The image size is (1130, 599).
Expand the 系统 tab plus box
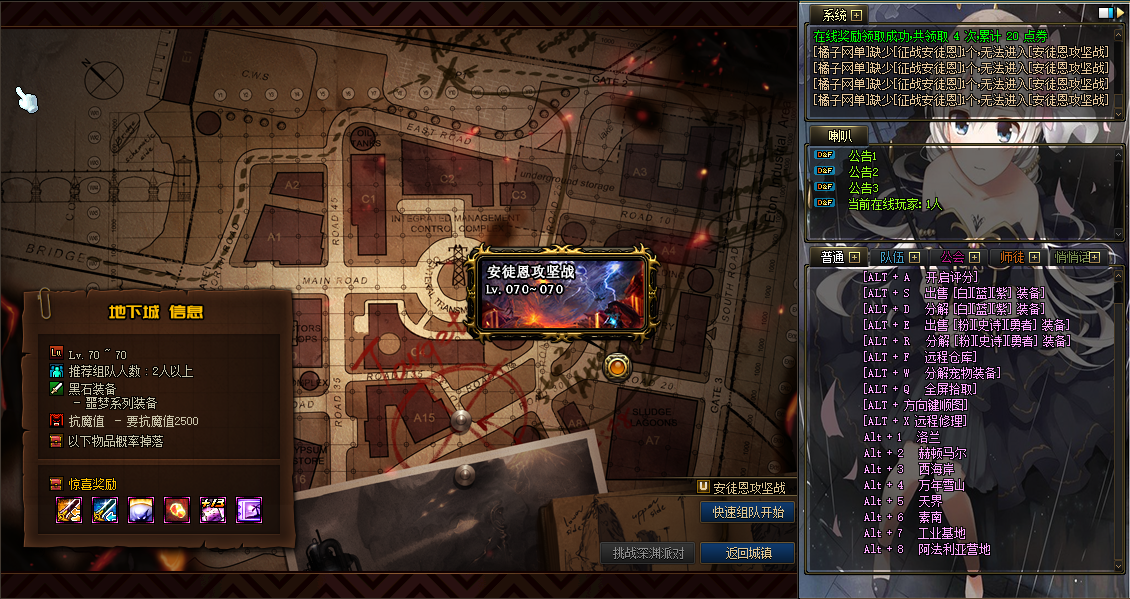(x=856, y=15)
